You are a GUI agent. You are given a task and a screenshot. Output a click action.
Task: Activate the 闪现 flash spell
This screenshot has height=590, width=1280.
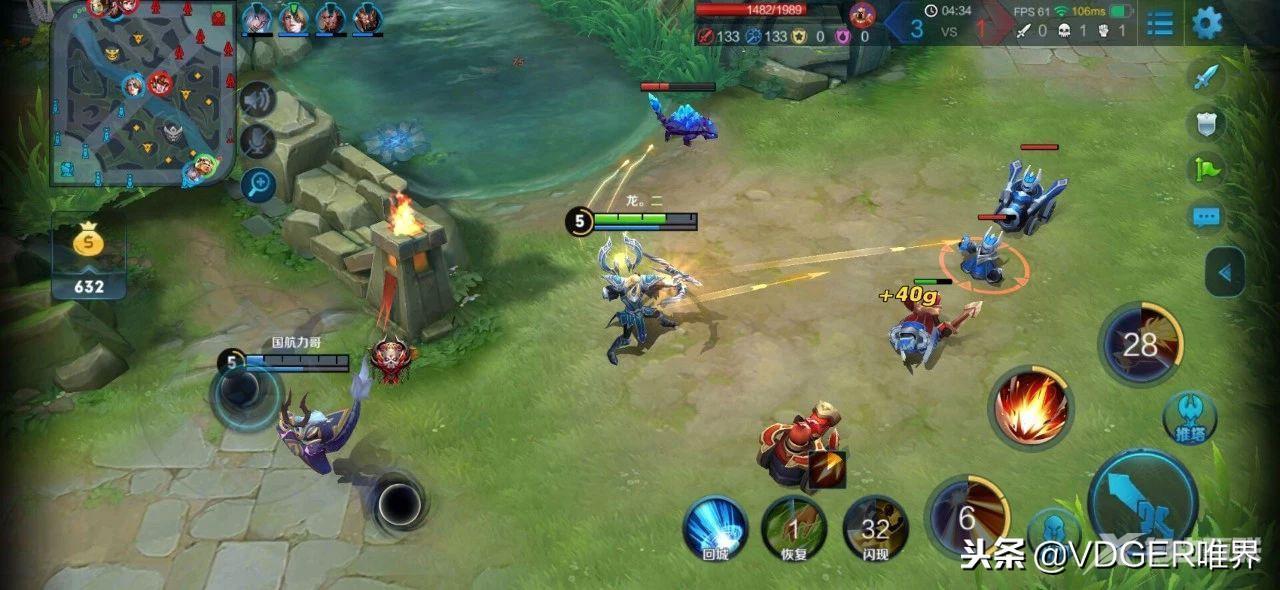875,528
